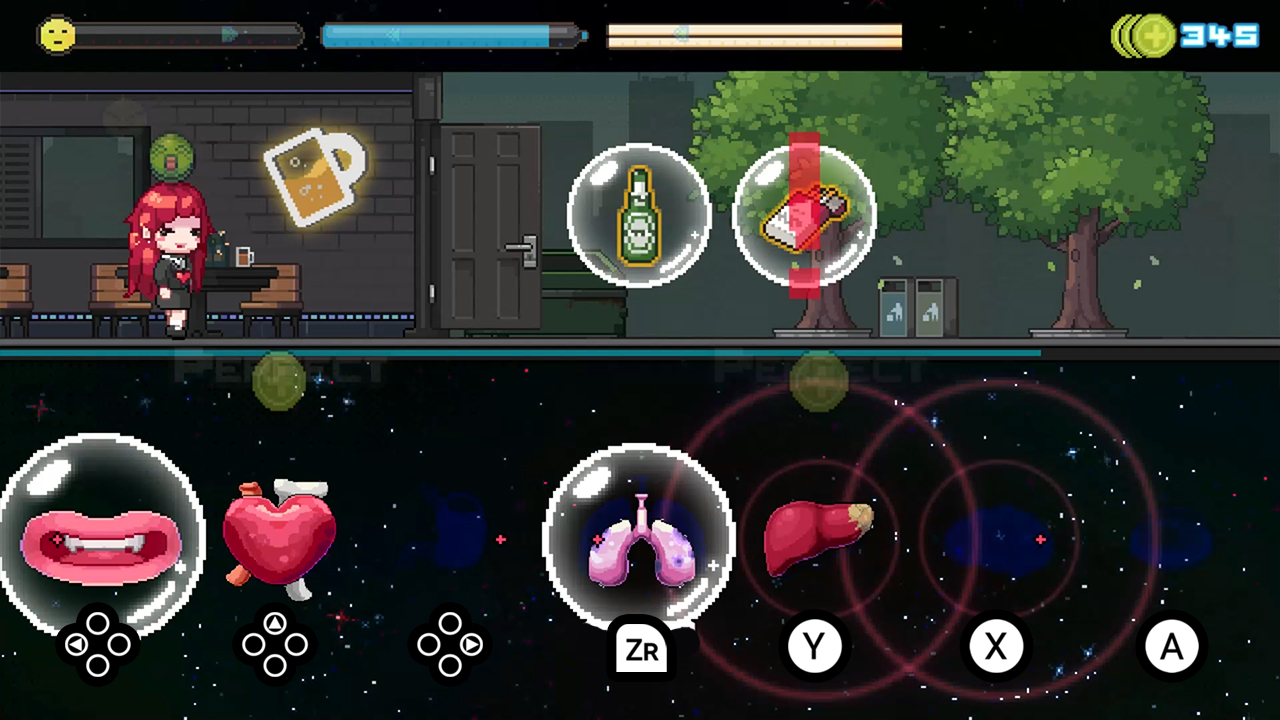
Task: Tap the lungs bubble above the ZR button
Action: click(x=640, y=540)
